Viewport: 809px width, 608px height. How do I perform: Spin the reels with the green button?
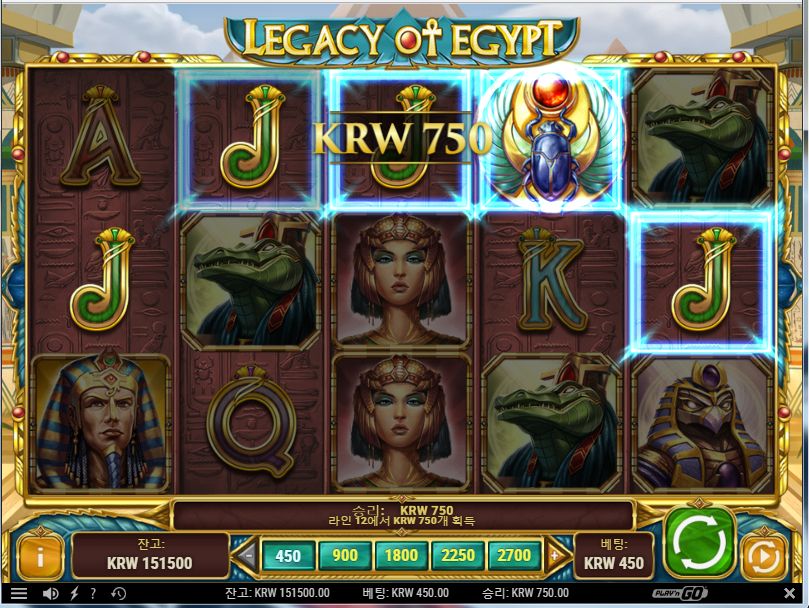pos(700,544)
